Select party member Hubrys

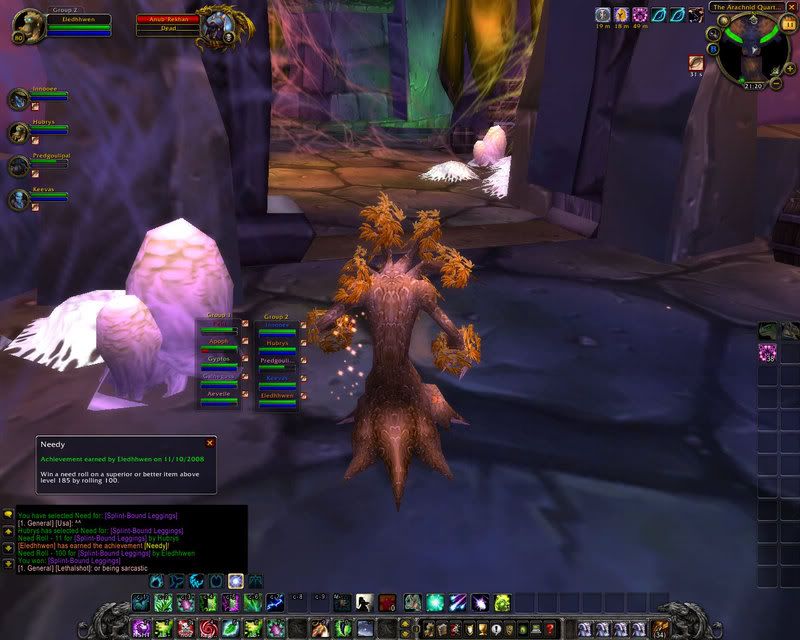[19, 133]
